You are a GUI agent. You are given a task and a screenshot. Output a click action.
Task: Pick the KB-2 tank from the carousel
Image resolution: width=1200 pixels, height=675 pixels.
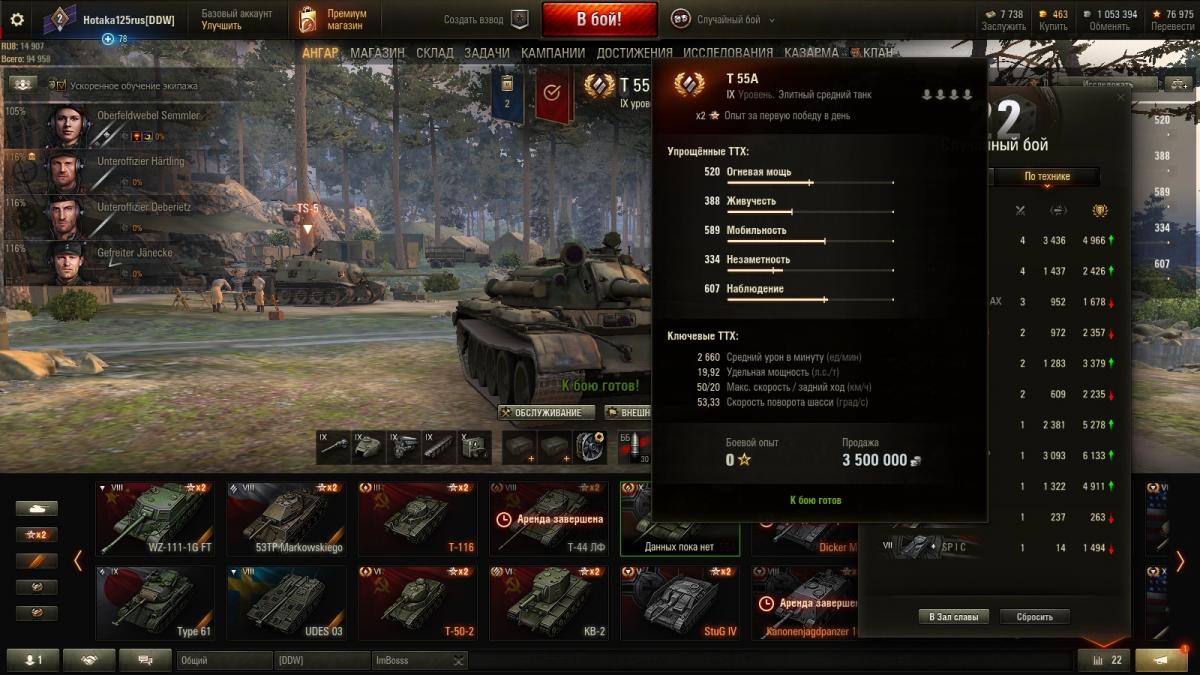pos(548,603)
